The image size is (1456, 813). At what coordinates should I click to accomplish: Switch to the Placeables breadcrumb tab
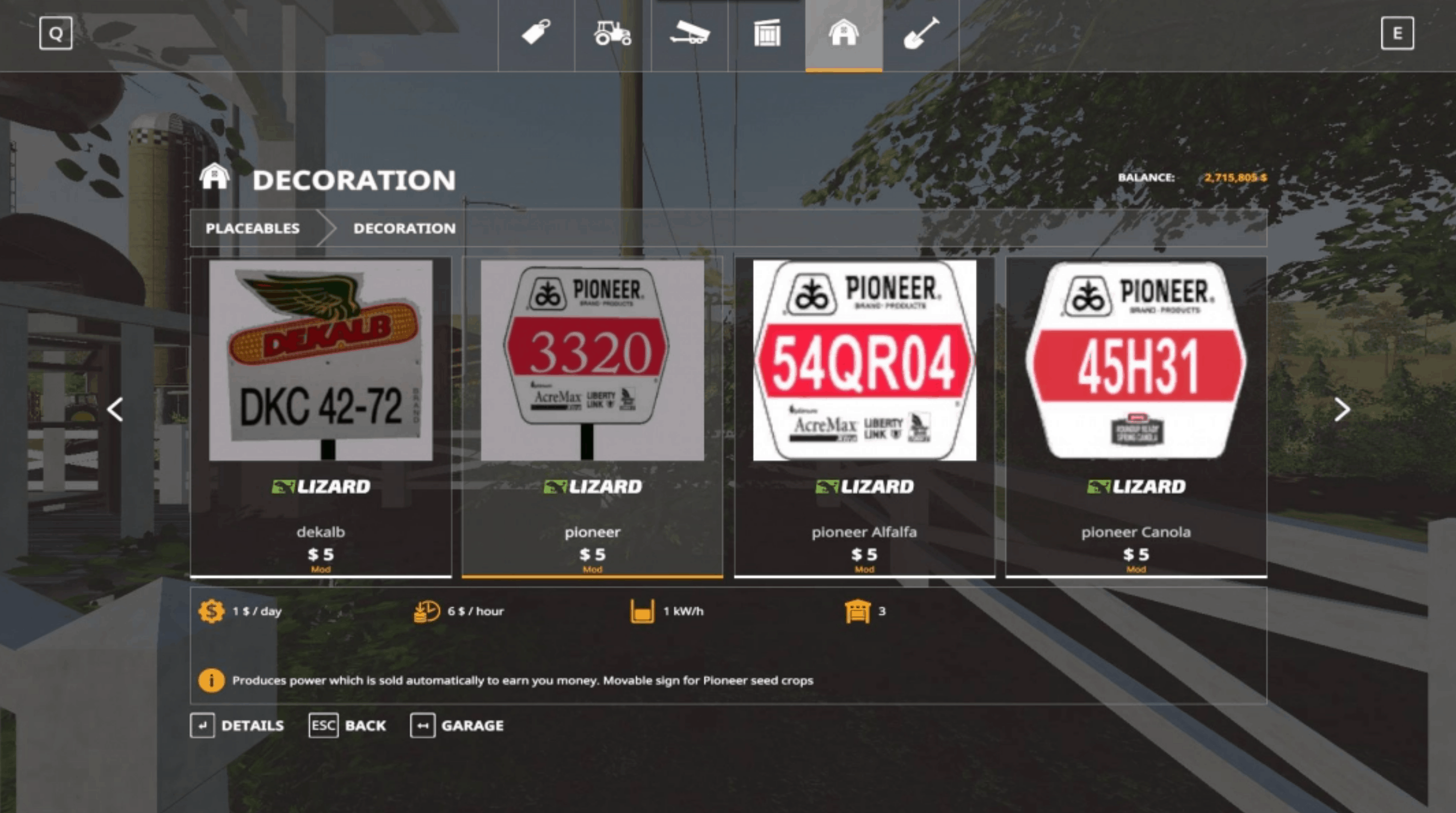tap(253, 228)
